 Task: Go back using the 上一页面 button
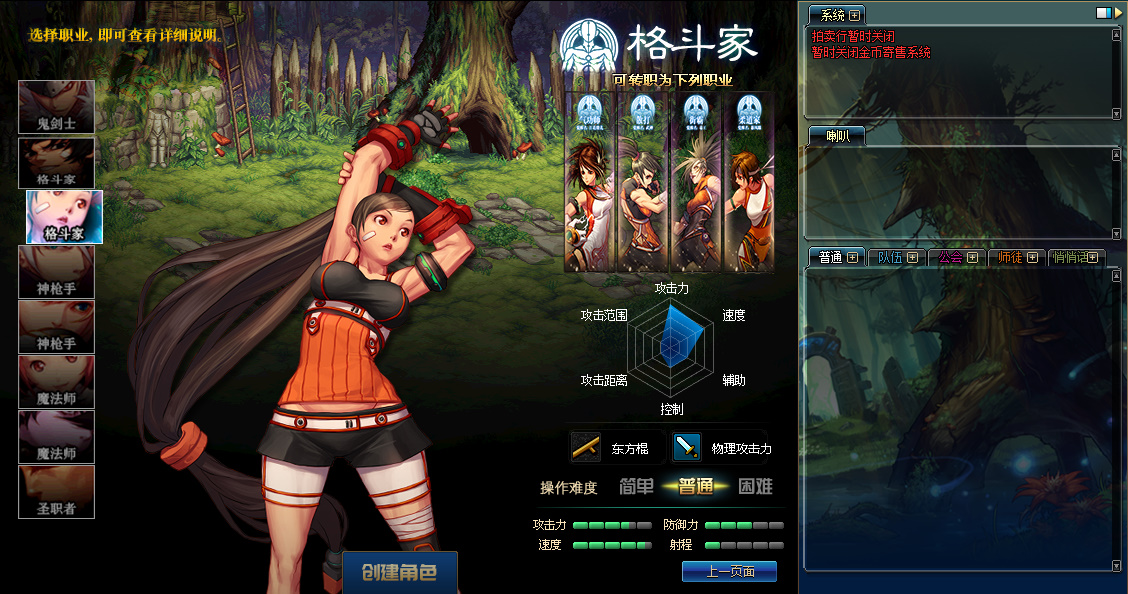(x=729, y=571)
